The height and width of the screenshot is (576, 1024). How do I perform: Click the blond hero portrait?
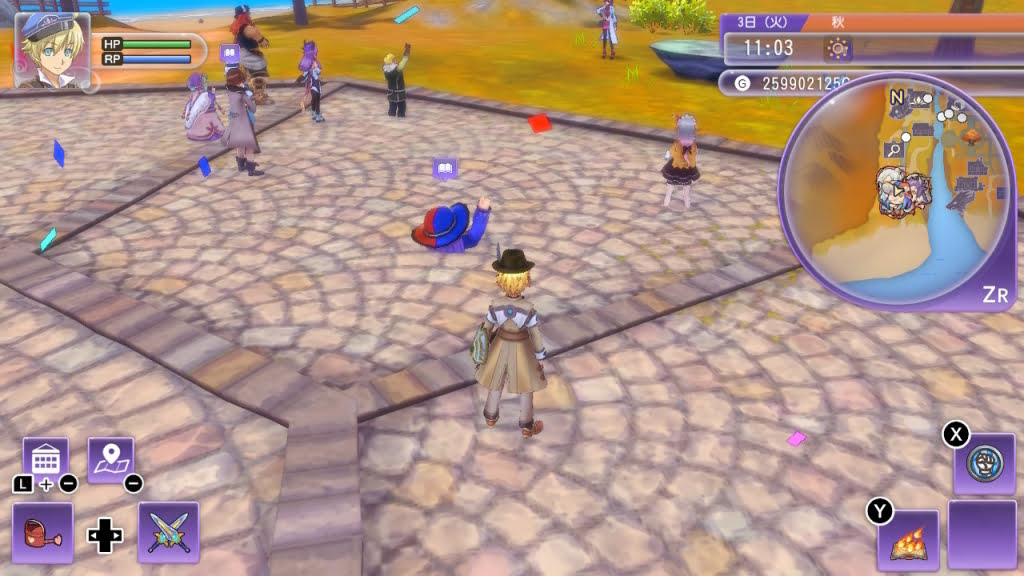(52, 50)
